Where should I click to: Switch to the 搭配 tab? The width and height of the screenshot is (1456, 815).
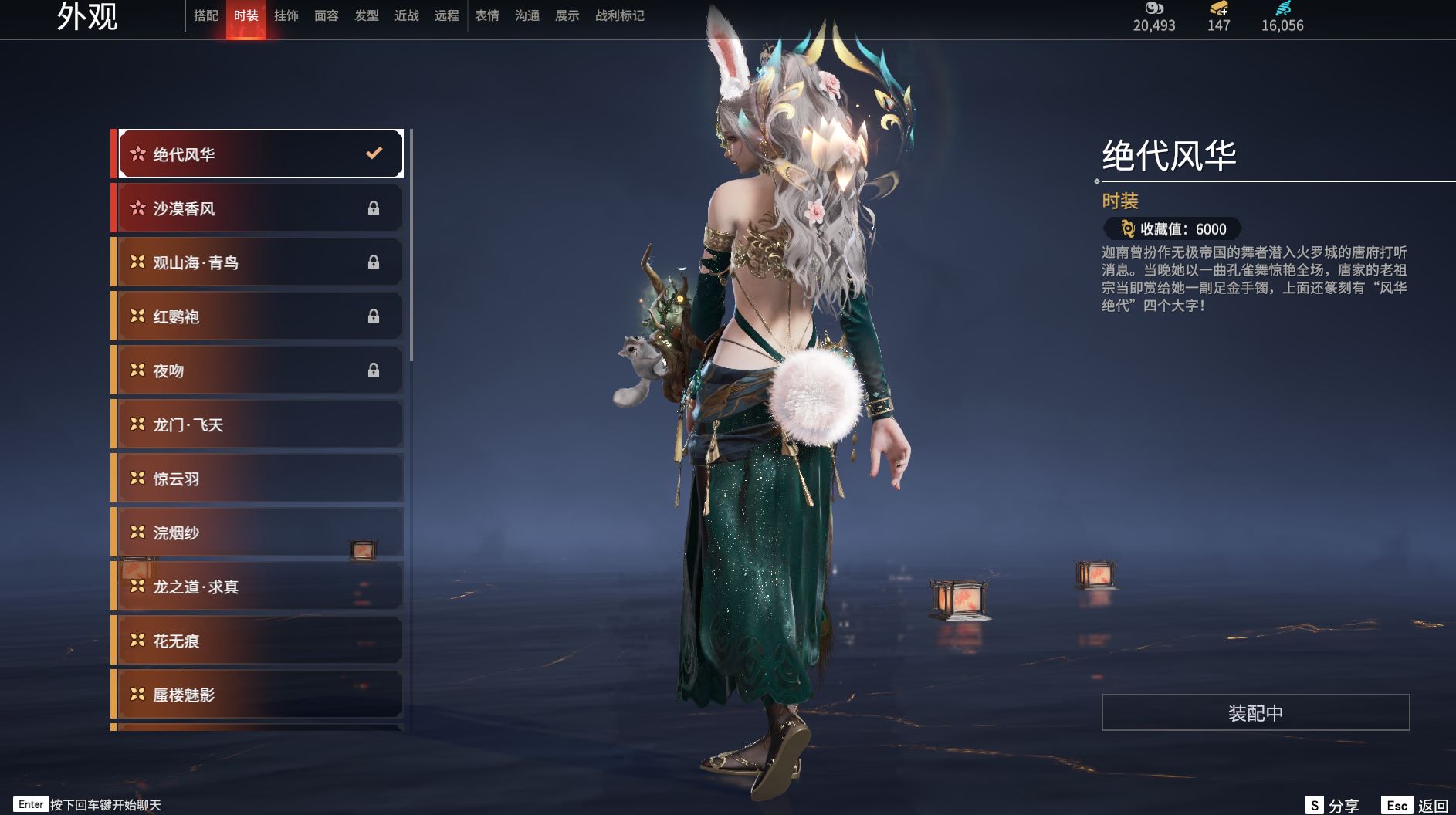coord(206,15)
